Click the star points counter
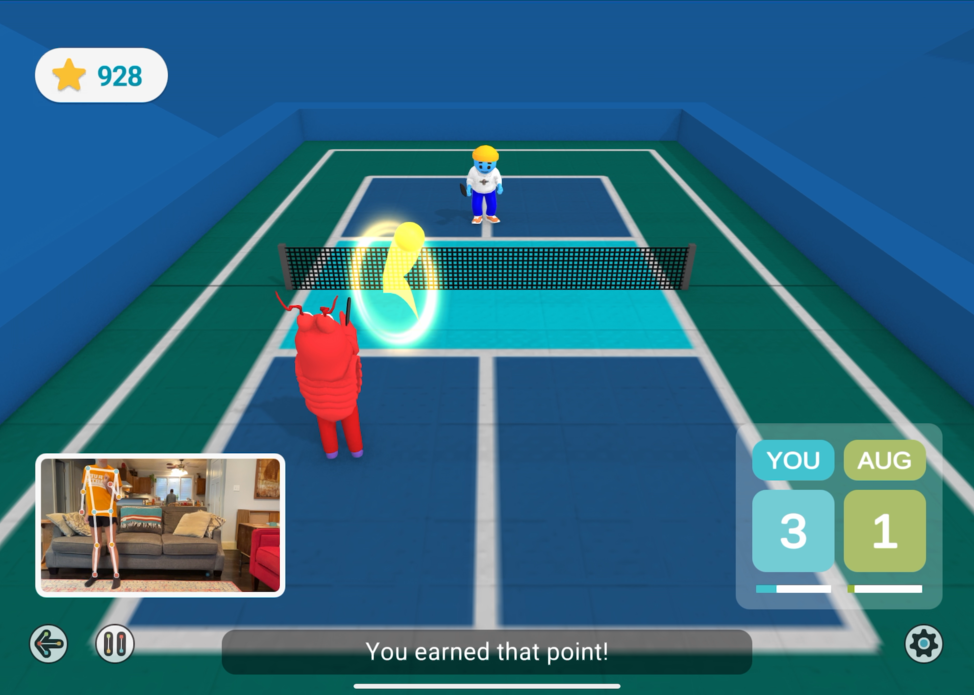Viewport: 974px width, 695px height. point(101,75)
